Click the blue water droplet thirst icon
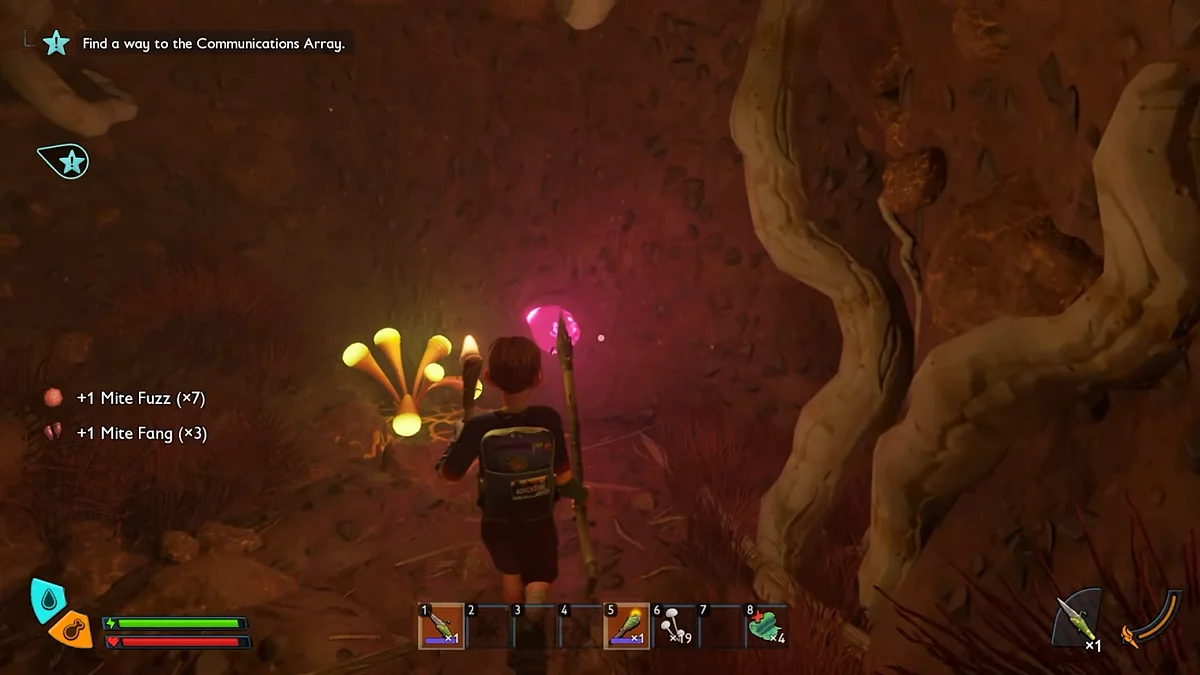Screen dimensions: 1200x675 click(x=48, y=599)
